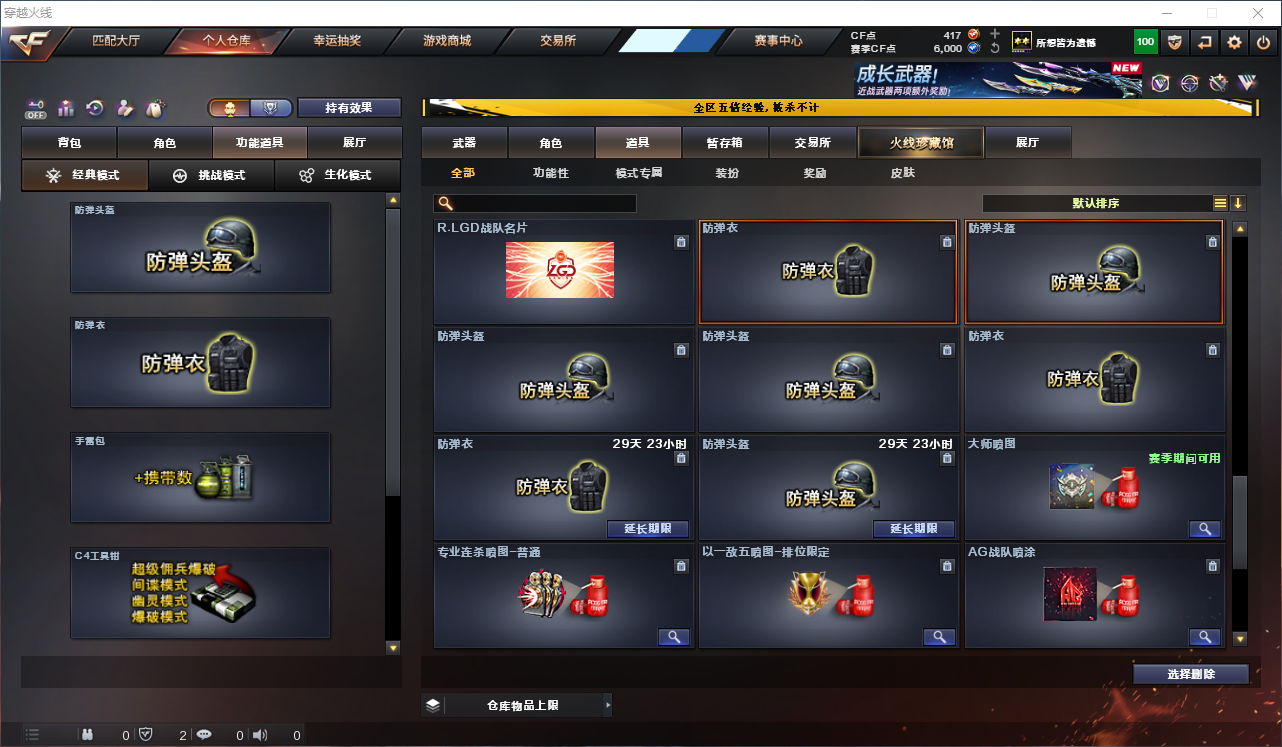
Task: Toggle list view icon next to sort dropdown
Action: tap(1219, 203)
